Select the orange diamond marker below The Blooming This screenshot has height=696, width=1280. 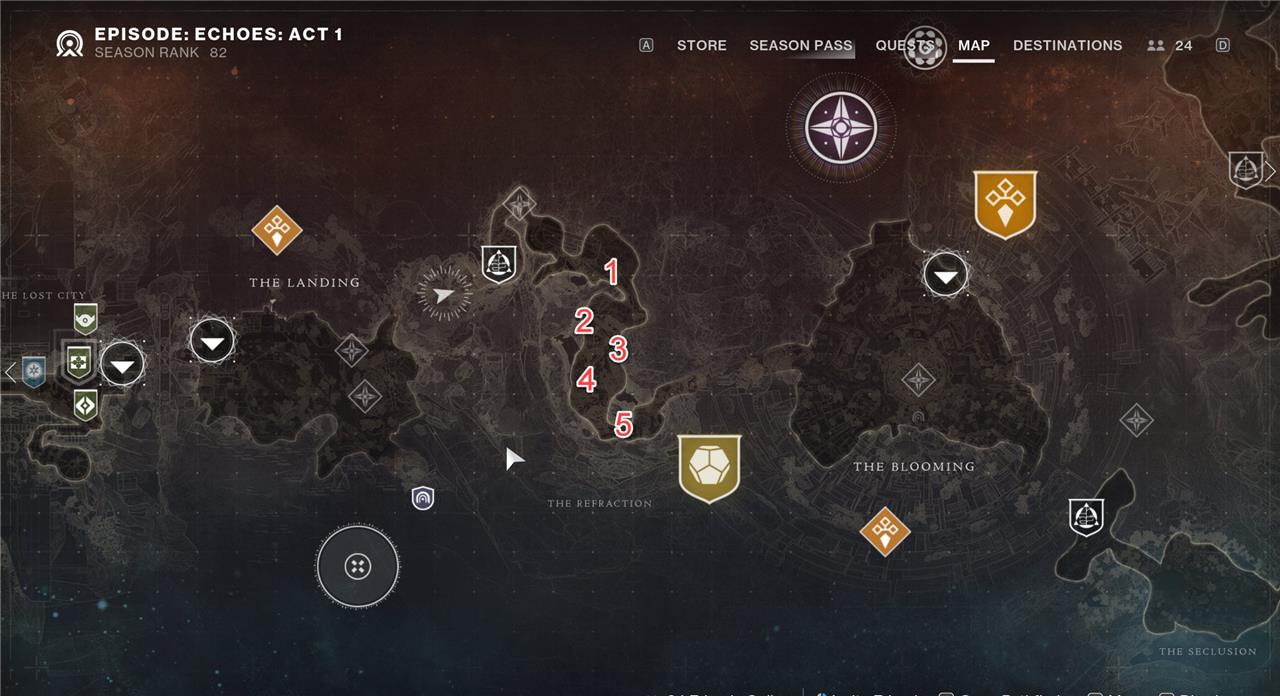[885, 531]
